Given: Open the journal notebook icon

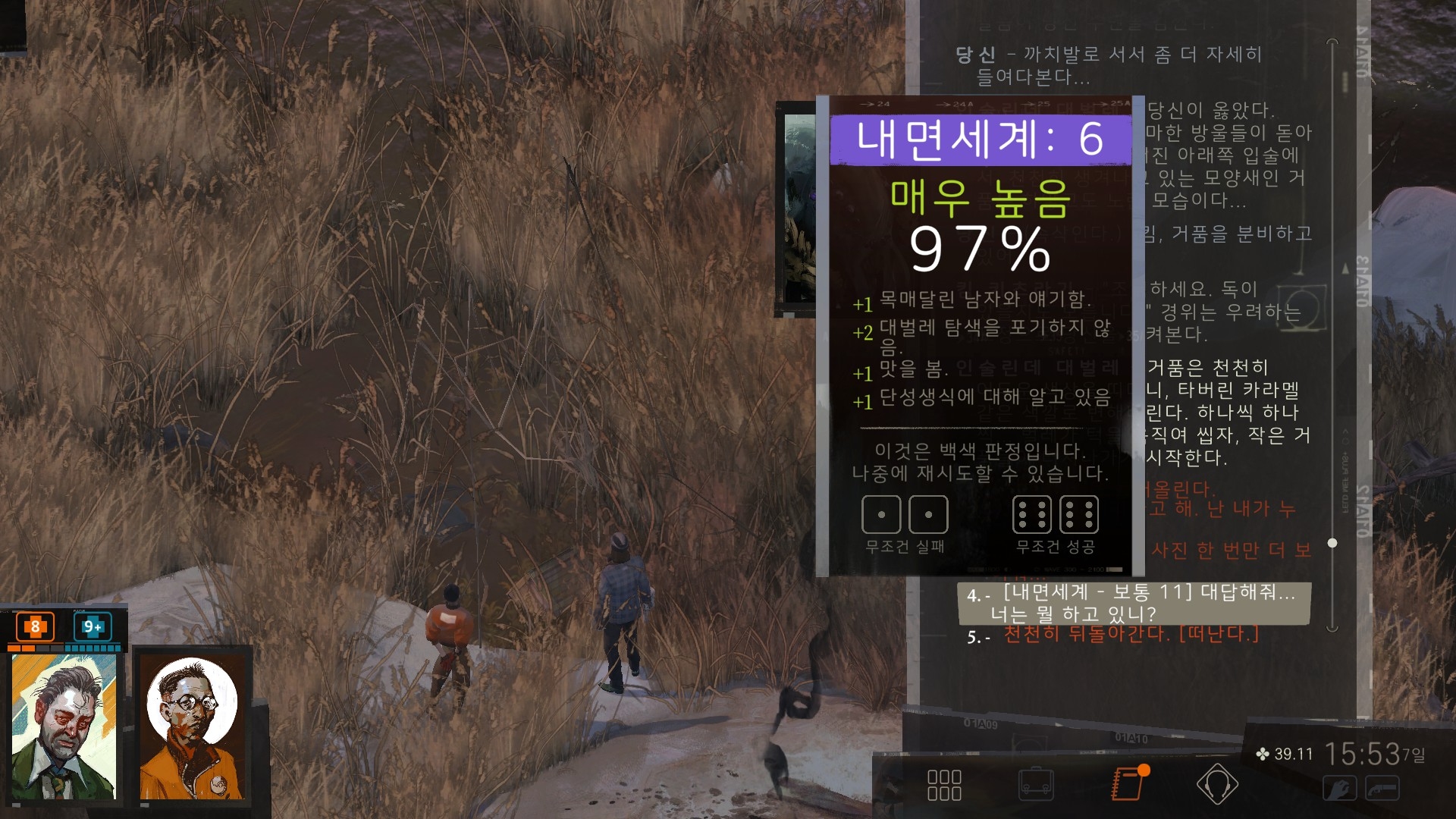Looking at the screenshot, I should (1128, 783).
